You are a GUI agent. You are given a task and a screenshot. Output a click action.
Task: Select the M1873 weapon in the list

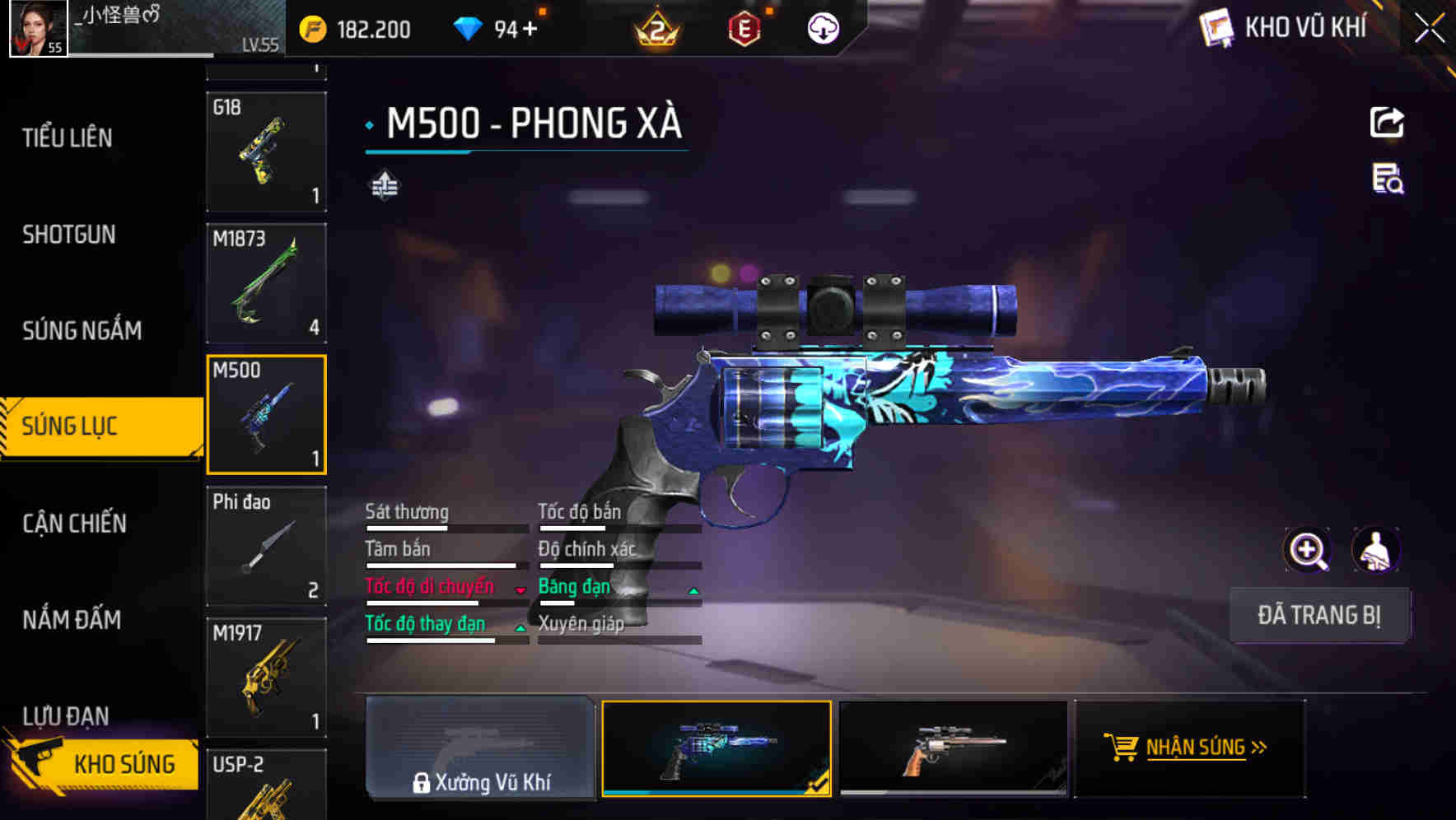click(266, 282)
